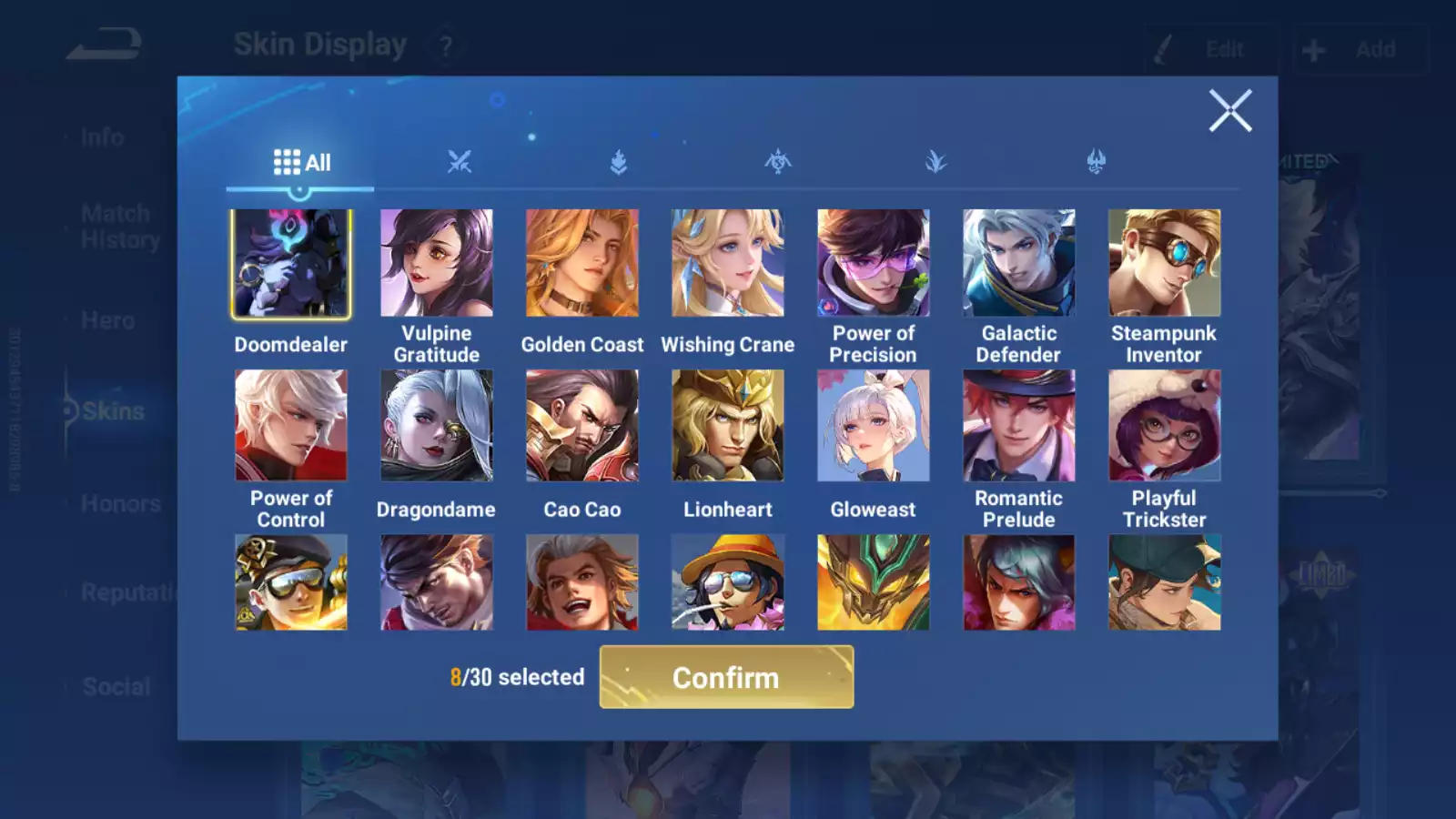Choose the Vulpine Gratitude skin
This screenshot has height=819, width=1456.
[x=437, y=264]
